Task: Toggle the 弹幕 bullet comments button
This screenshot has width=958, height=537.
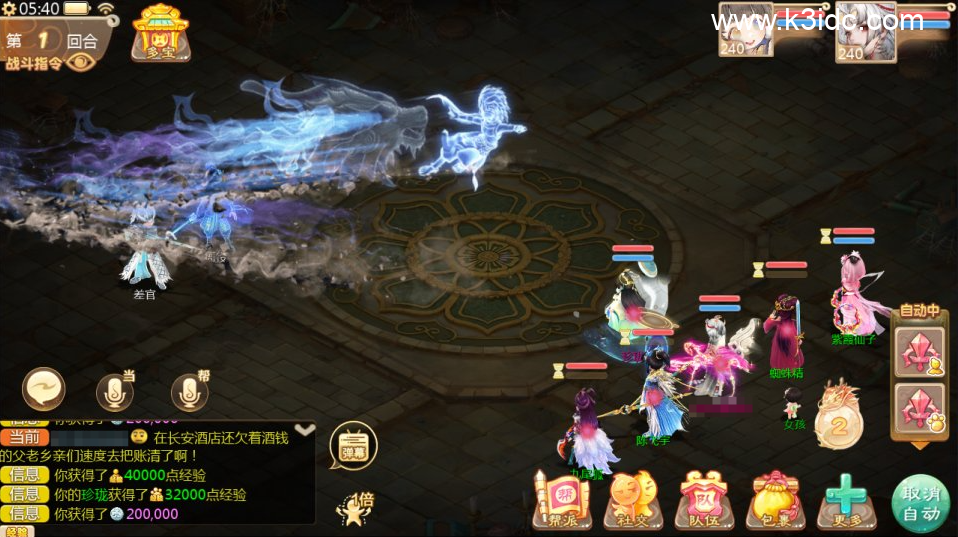Action: [x=353, y=445]
